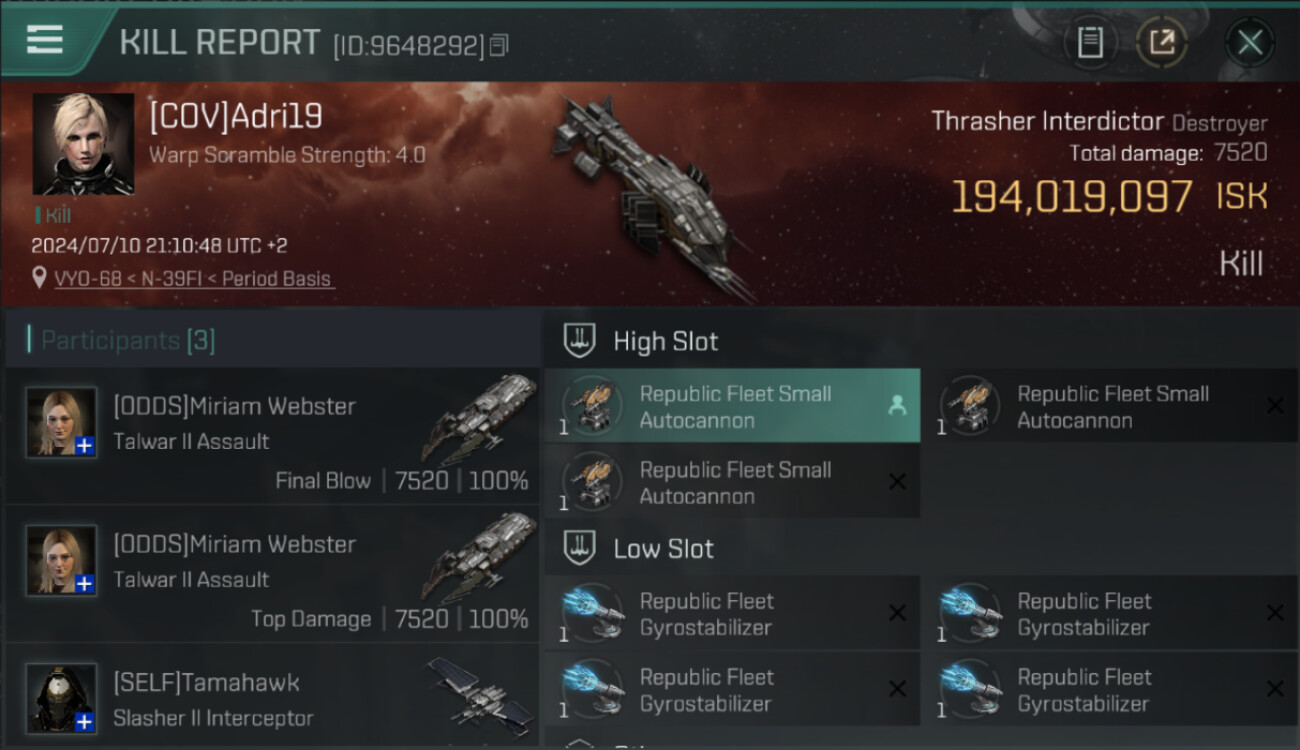This screenshot has width=1300, height=750.
Task: Open the hamburger menu
Action: point(45,40)
